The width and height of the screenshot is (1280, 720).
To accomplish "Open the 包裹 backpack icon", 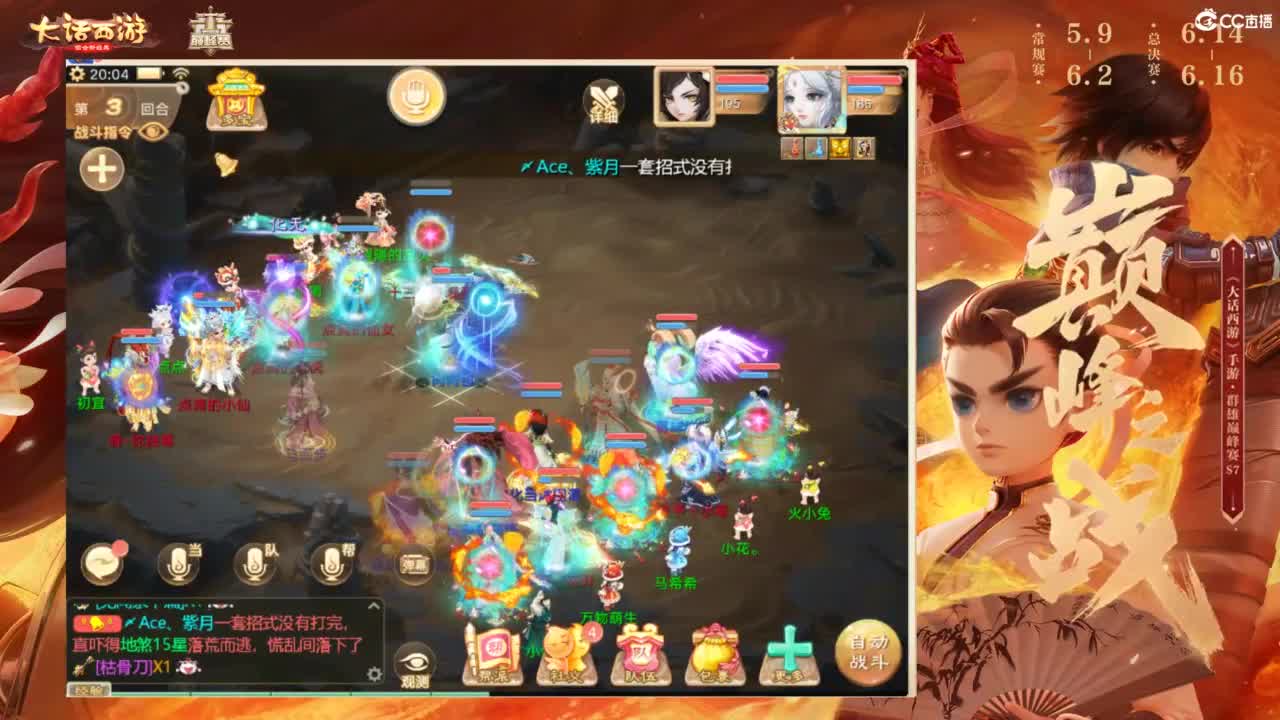I will [x=712, y=652].
